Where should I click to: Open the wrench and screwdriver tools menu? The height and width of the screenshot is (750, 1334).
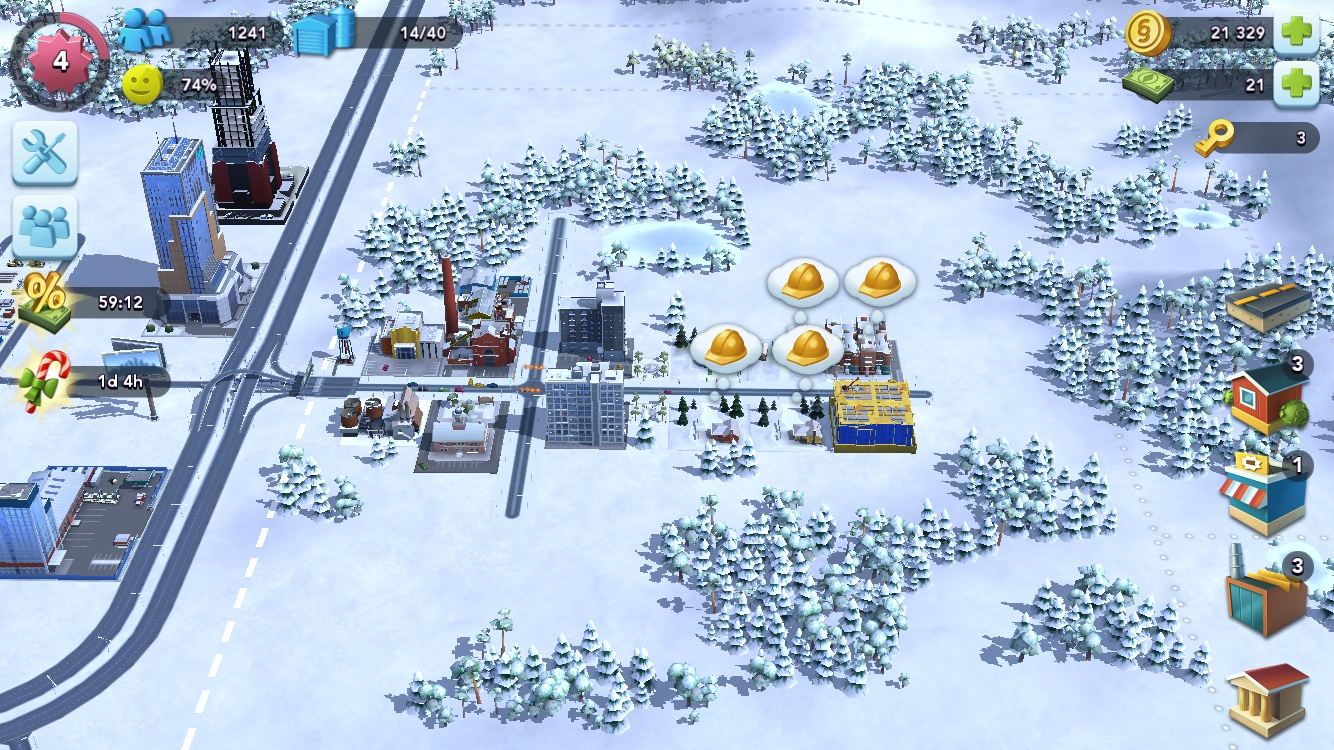pyautogui.click(x=45, y=153)
